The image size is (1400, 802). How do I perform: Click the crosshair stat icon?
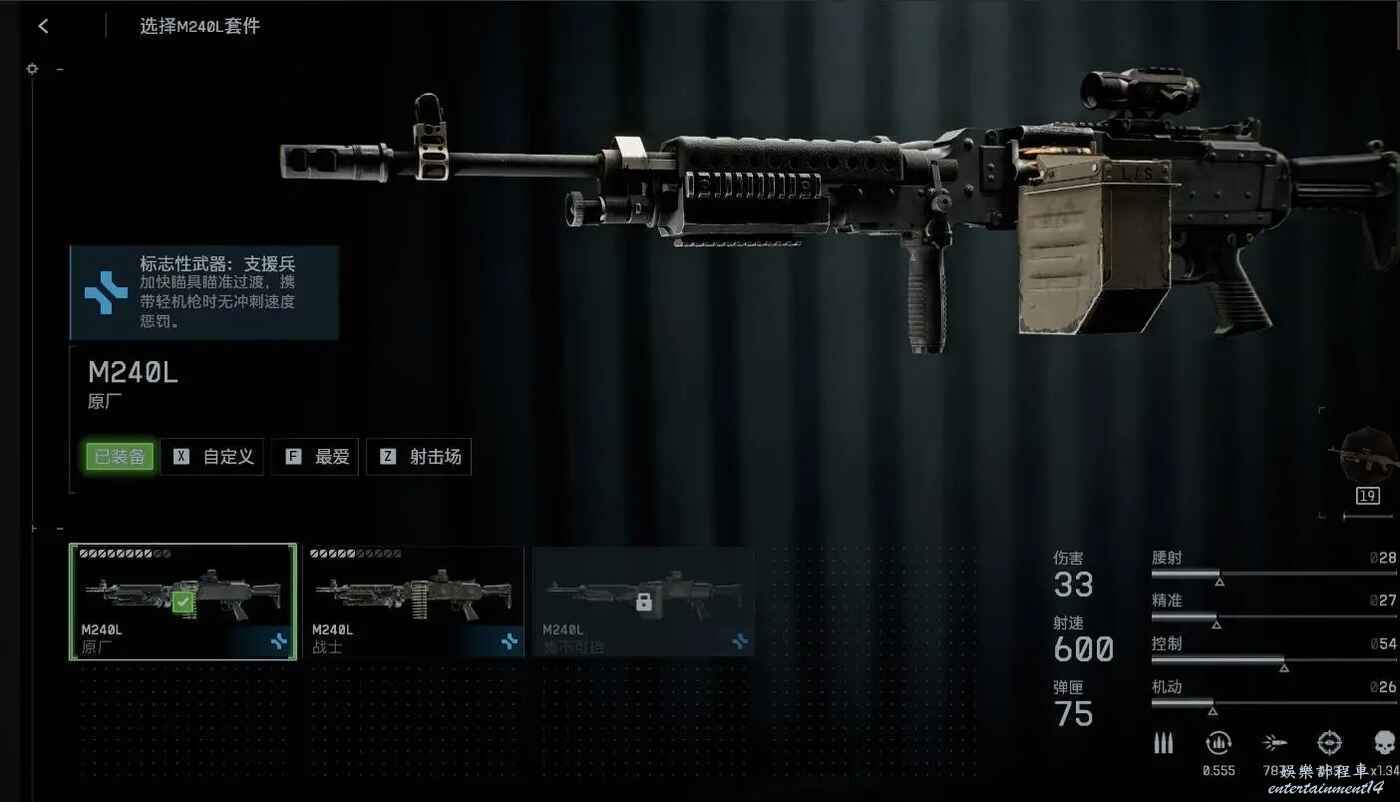click(x=1329, y=743)
